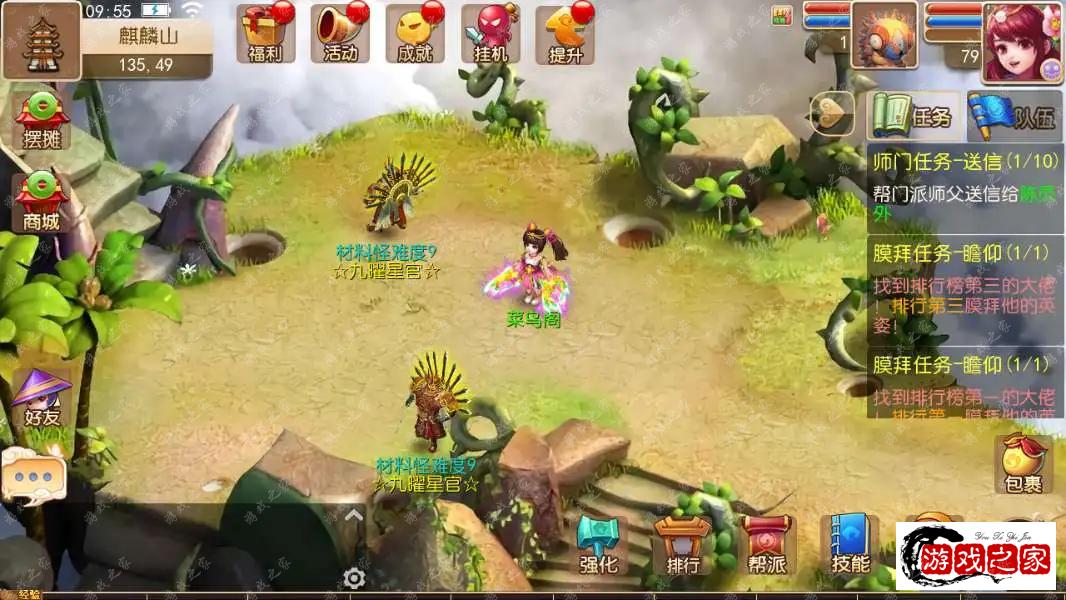
Task: Open the chat speech bubble
Action: [32, 477]
